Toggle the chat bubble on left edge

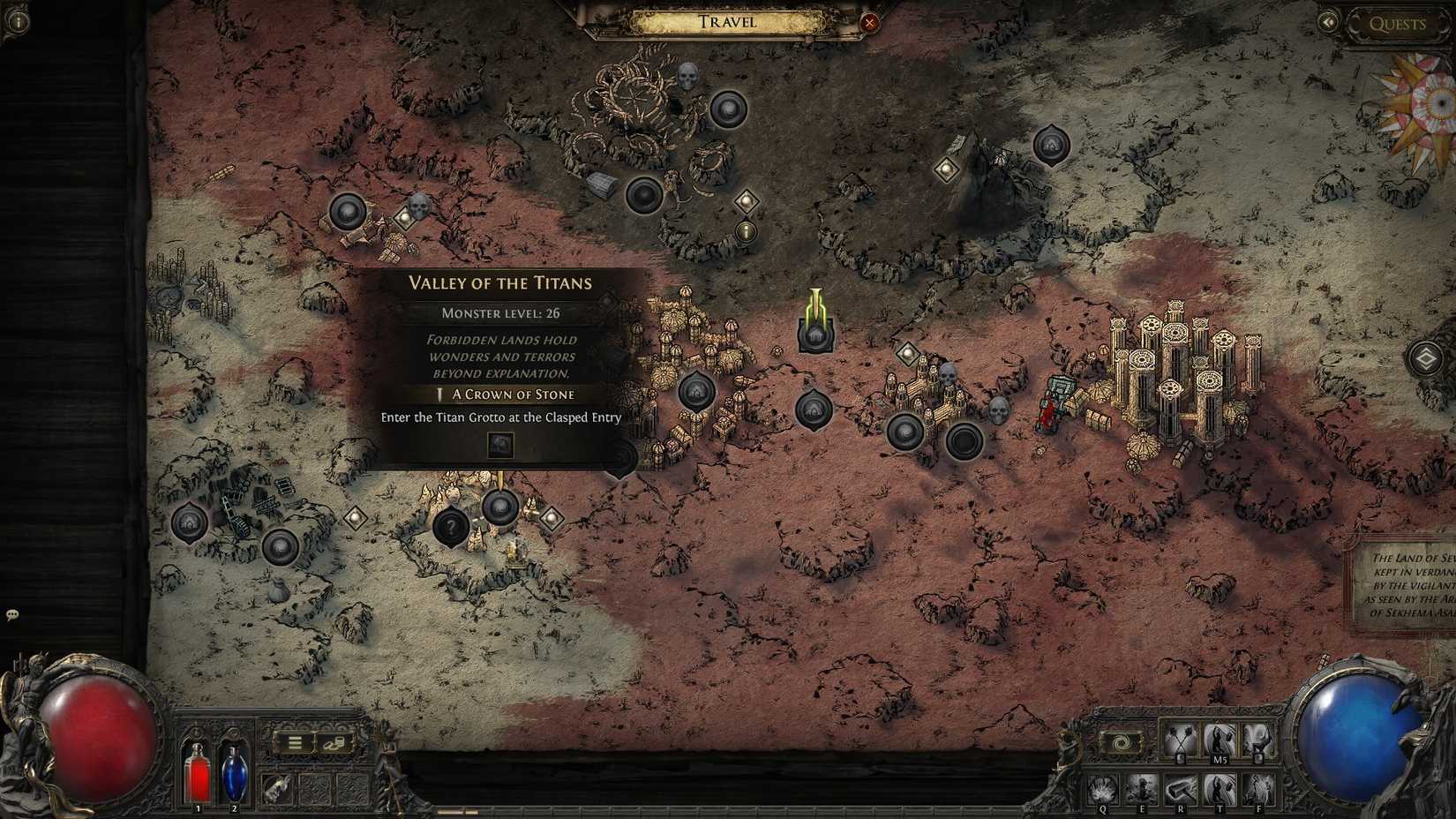12,612
